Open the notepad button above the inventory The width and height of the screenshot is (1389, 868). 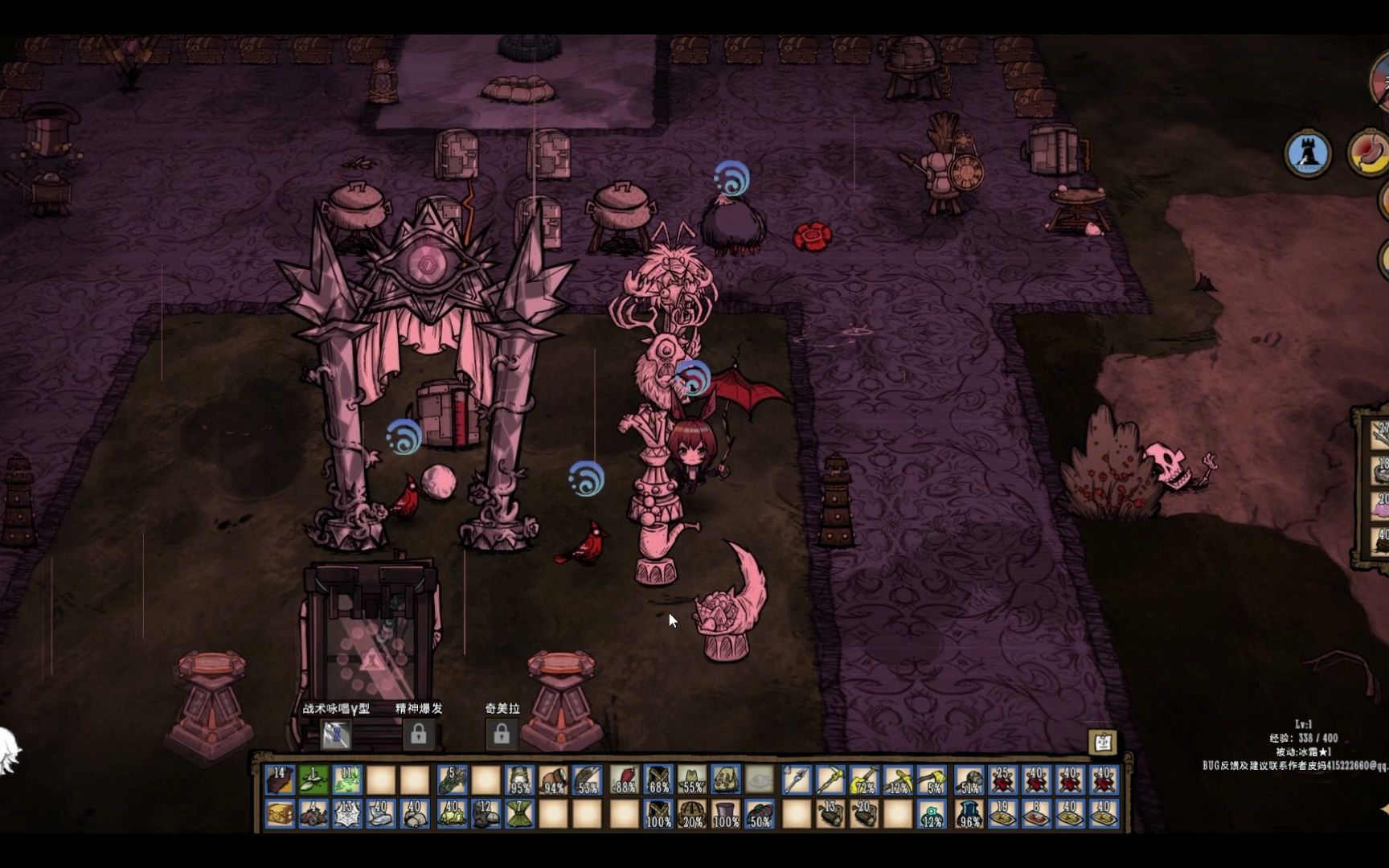[1103, 742]
